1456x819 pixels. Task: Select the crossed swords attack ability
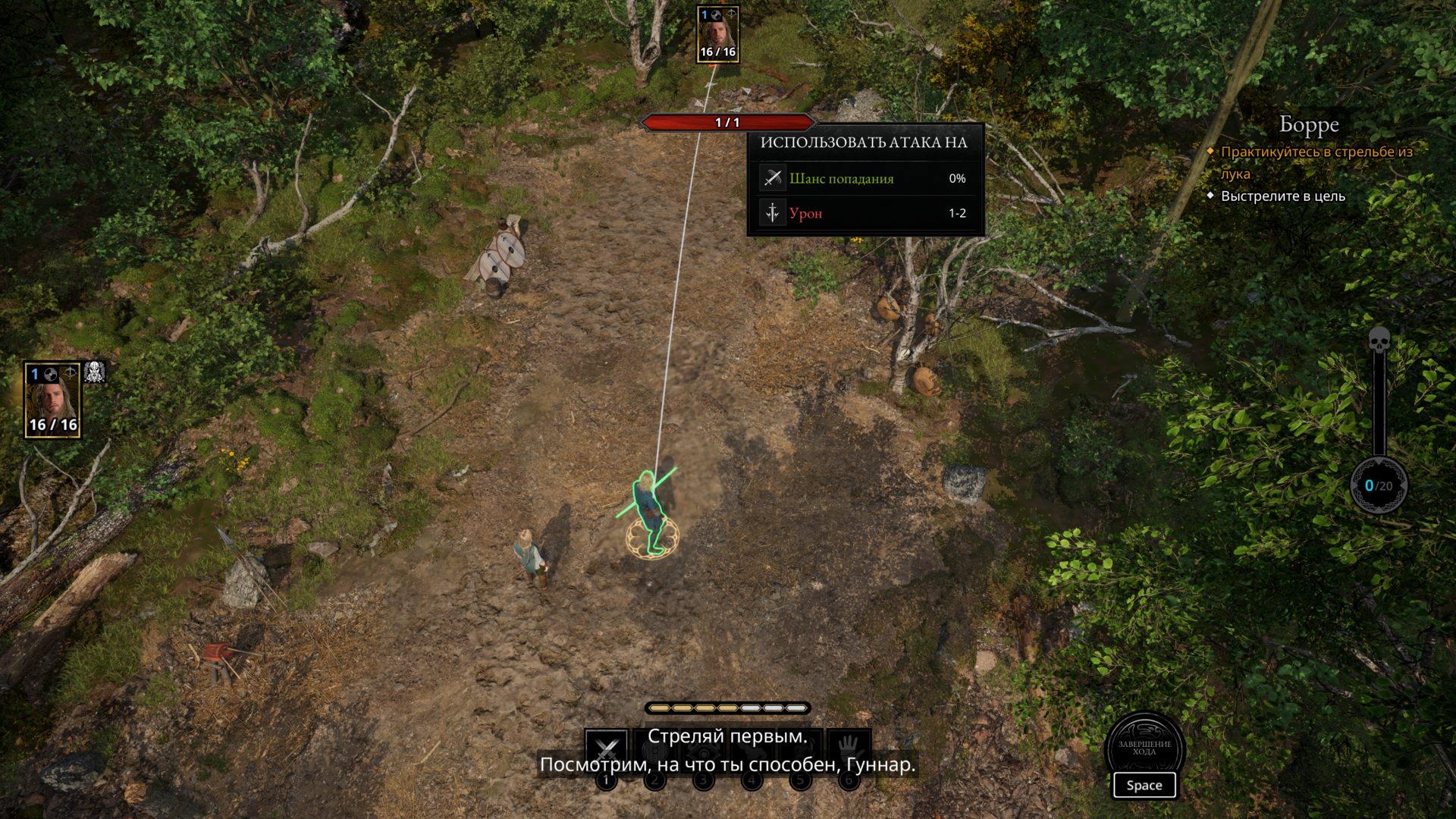click(x=606, y=749)
